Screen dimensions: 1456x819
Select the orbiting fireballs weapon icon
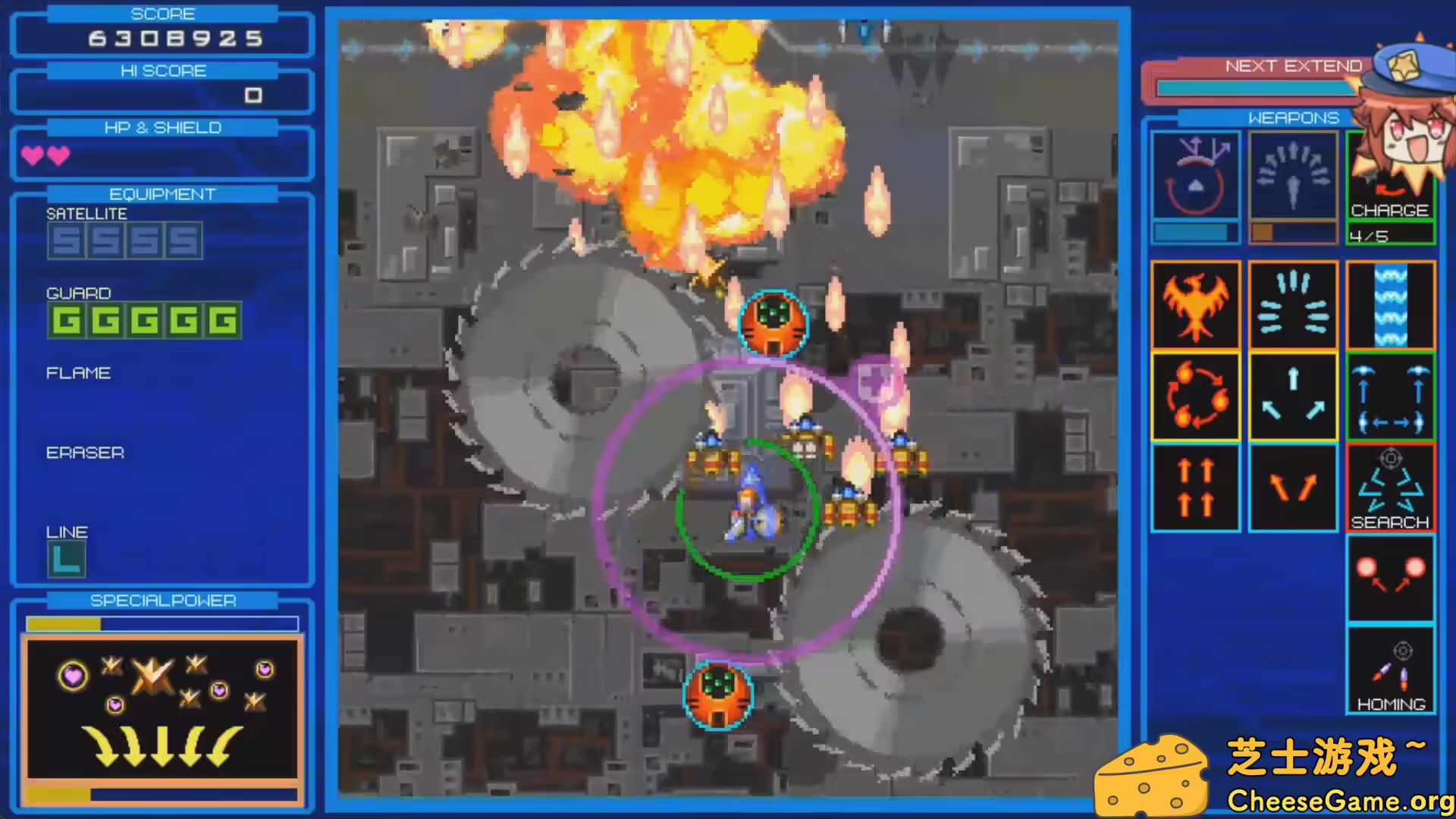click(1195, 396)
